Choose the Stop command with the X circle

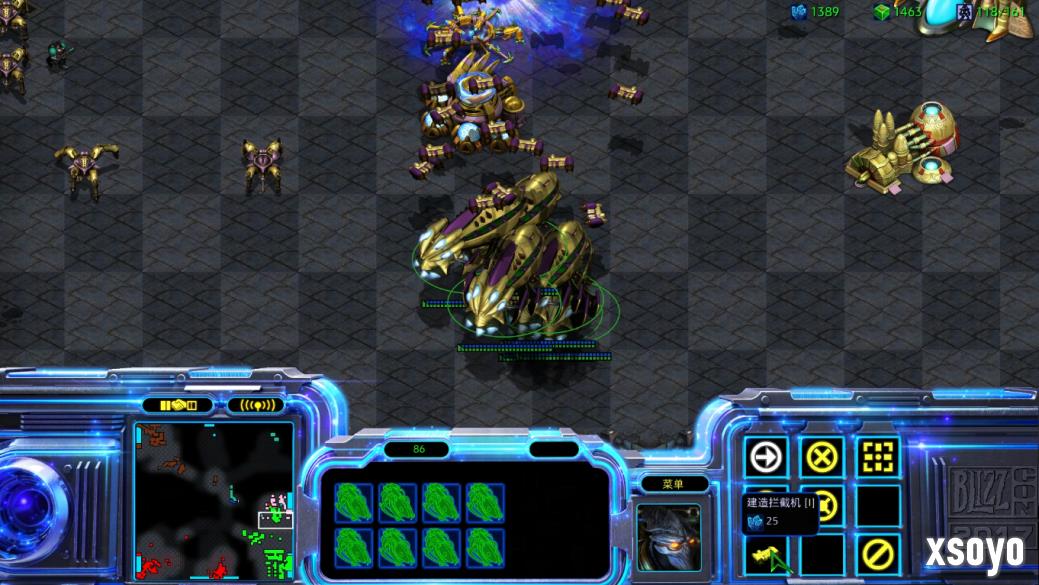(x=822, y=458)
